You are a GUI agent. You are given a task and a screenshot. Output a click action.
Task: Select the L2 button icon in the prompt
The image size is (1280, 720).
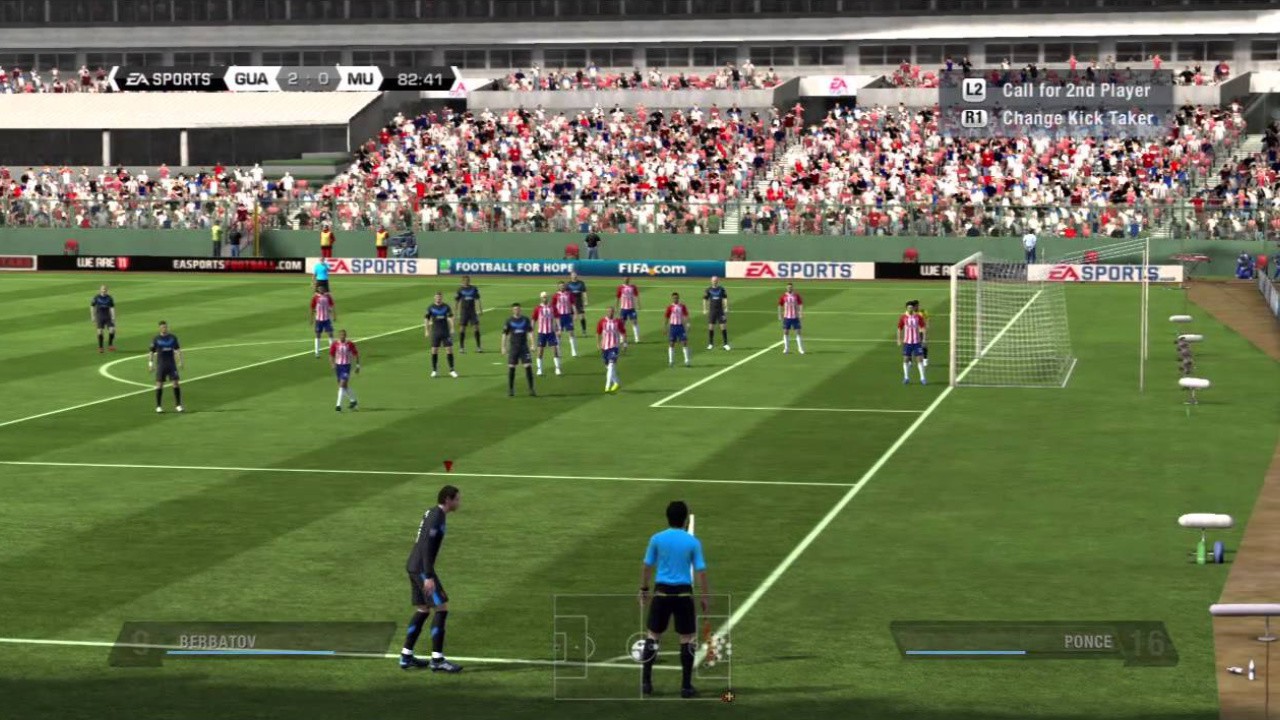click(x=974, y=90)
